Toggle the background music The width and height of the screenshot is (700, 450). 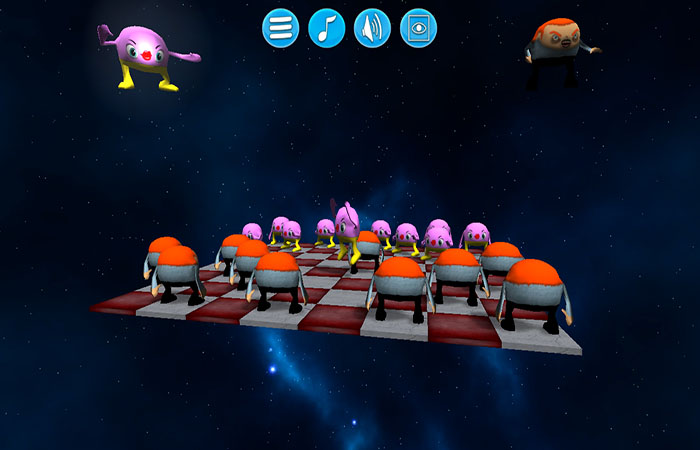[327, 28]
